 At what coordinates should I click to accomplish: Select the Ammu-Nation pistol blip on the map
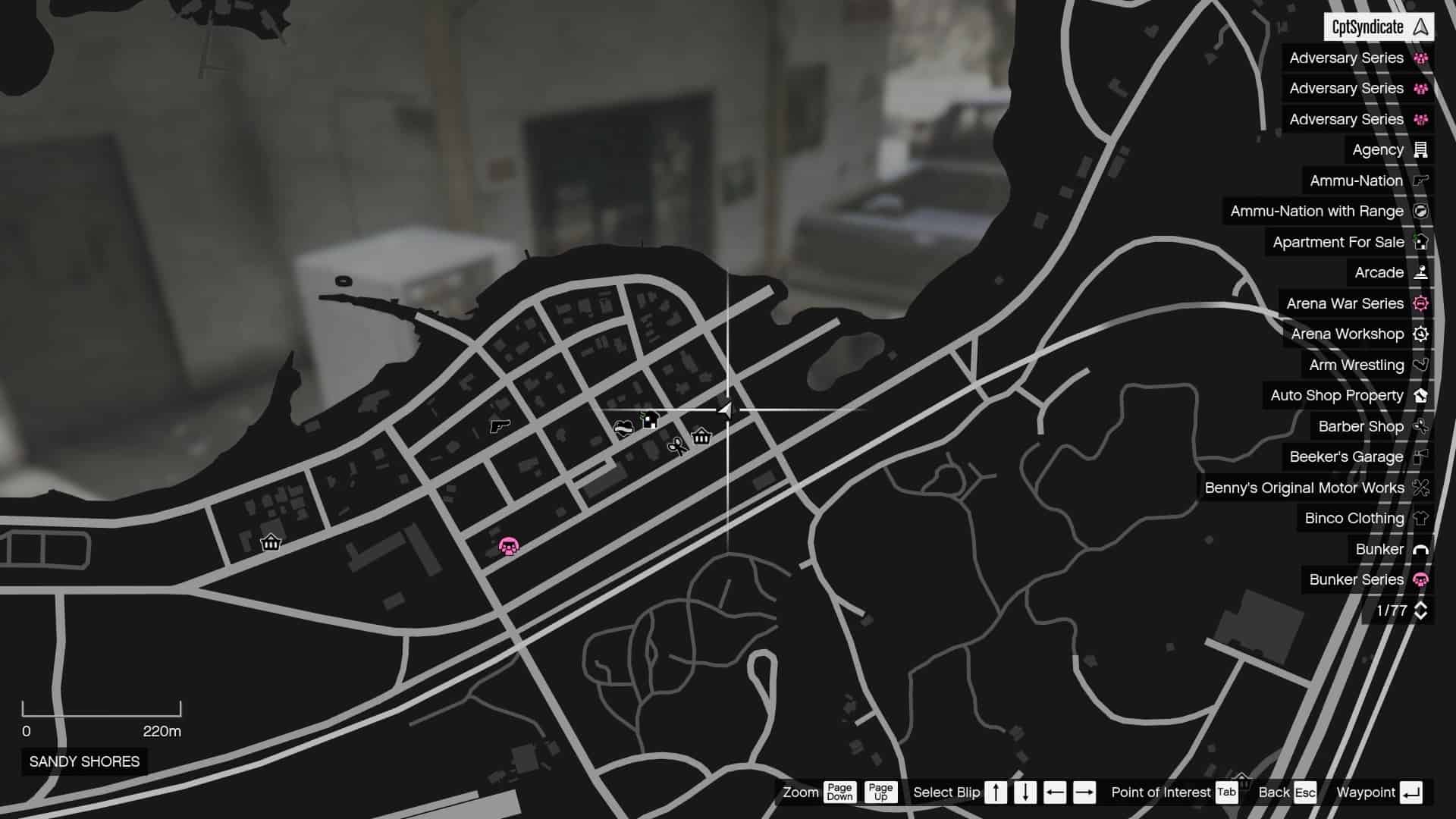point(500,428)
